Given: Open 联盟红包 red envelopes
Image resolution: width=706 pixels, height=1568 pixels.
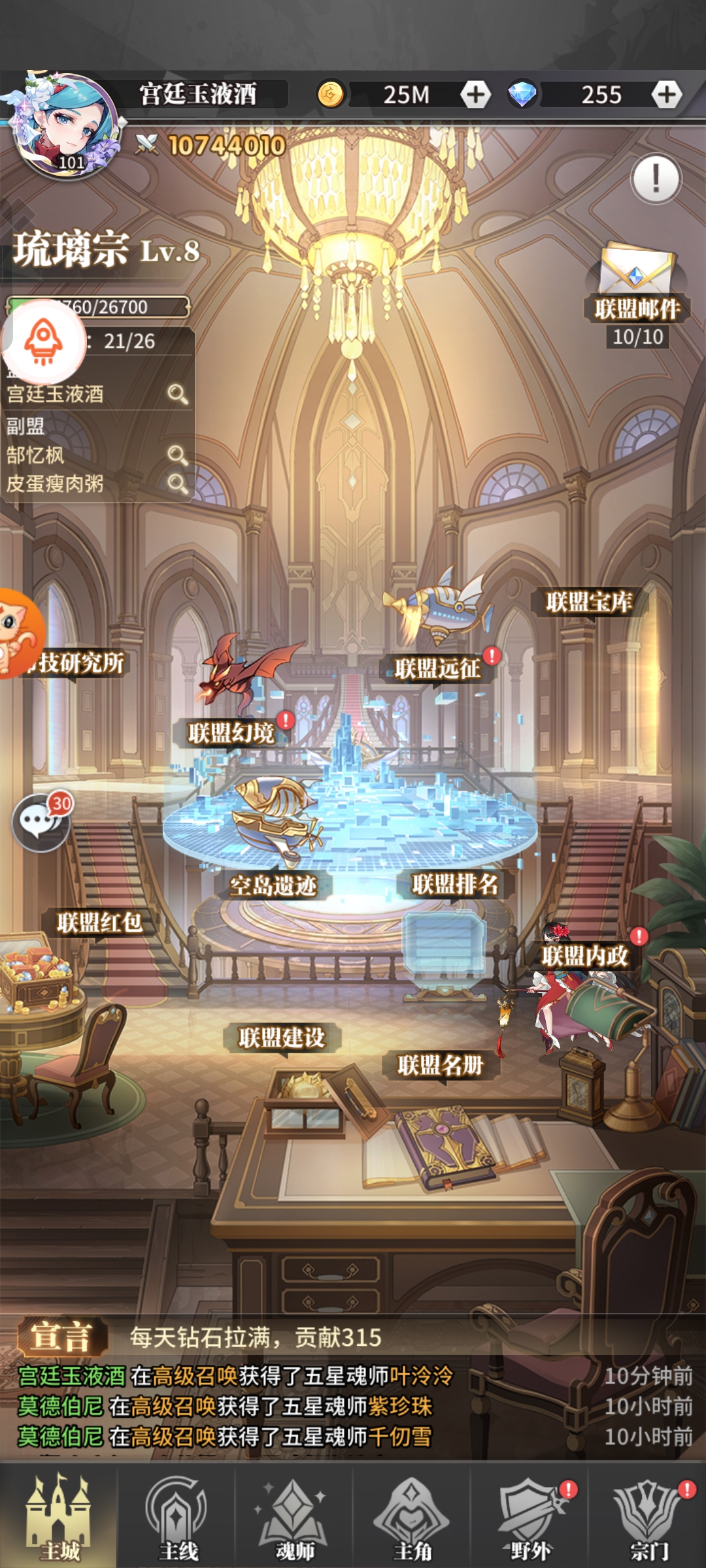Looking at the screenshot, I should [99, 923].
